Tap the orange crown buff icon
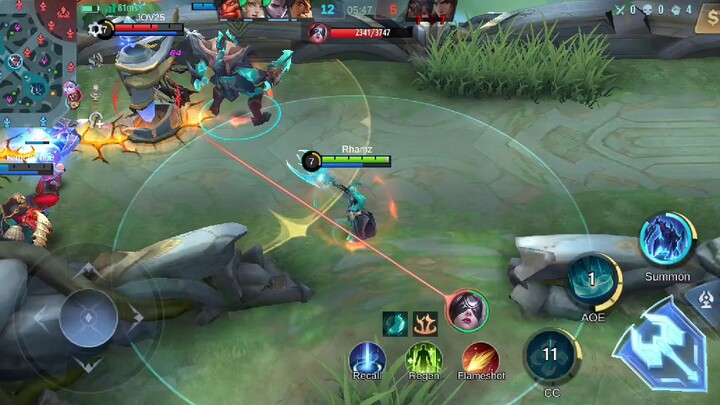 pos(424,323)
